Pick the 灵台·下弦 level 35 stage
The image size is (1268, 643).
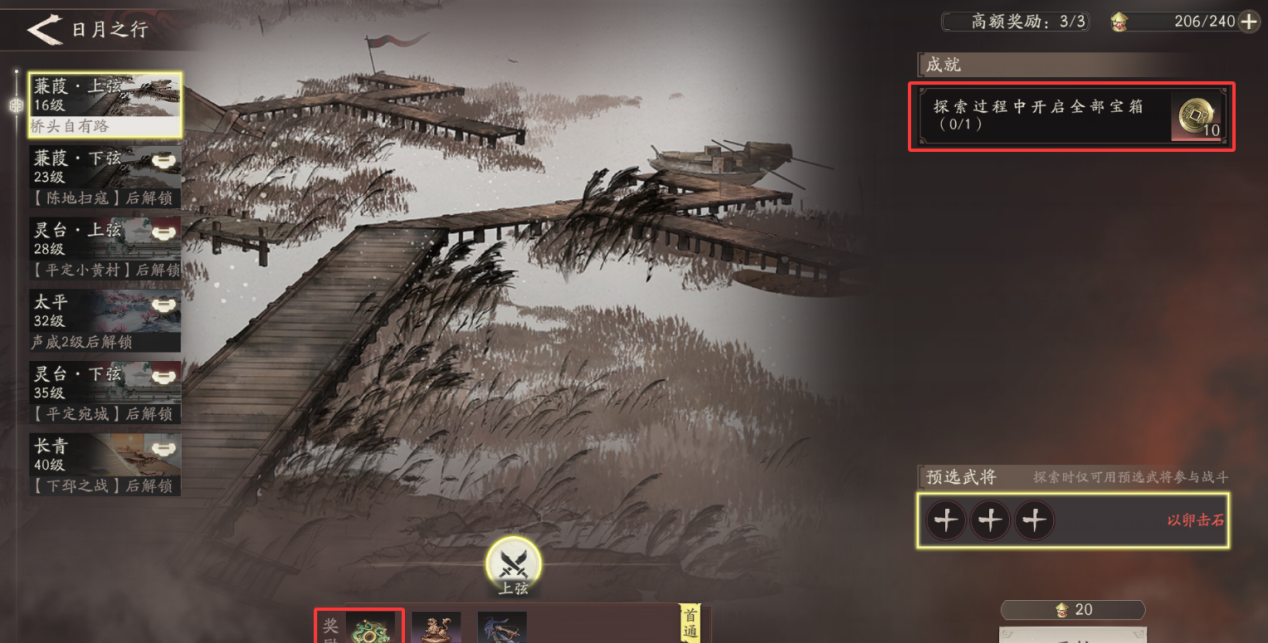[105, 392]
